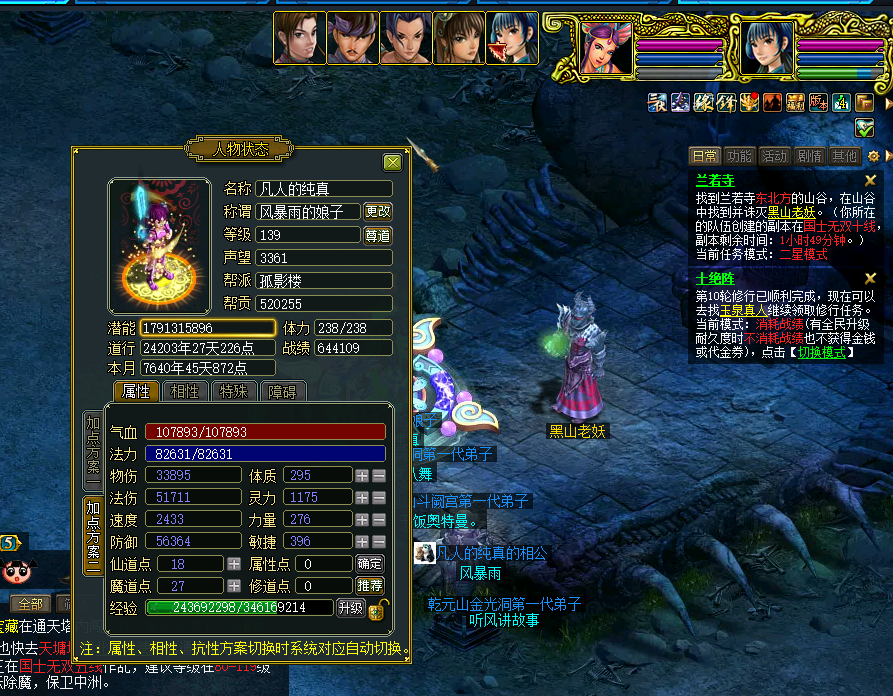Confirm attribute points with 确定
The width and height of the screenshot is (893, 696).
[369, 564]
